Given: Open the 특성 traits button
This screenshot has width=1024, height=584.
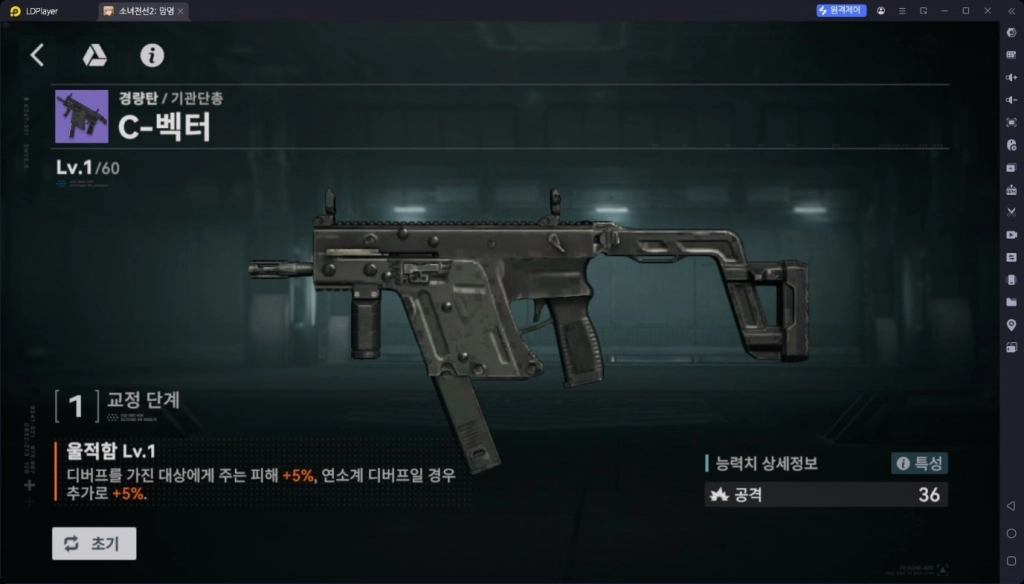Looking at the screenshot, I should [919, 463].
